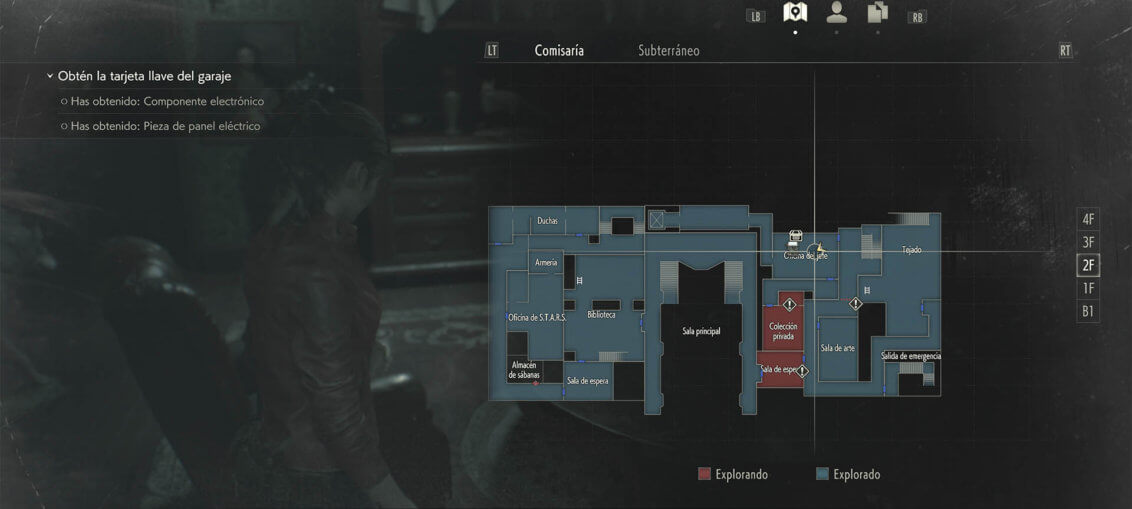The image size is (1132, 509).
Task: Show floor 1F on the map
Action: pyautogui.click(x=1088, y=288)
